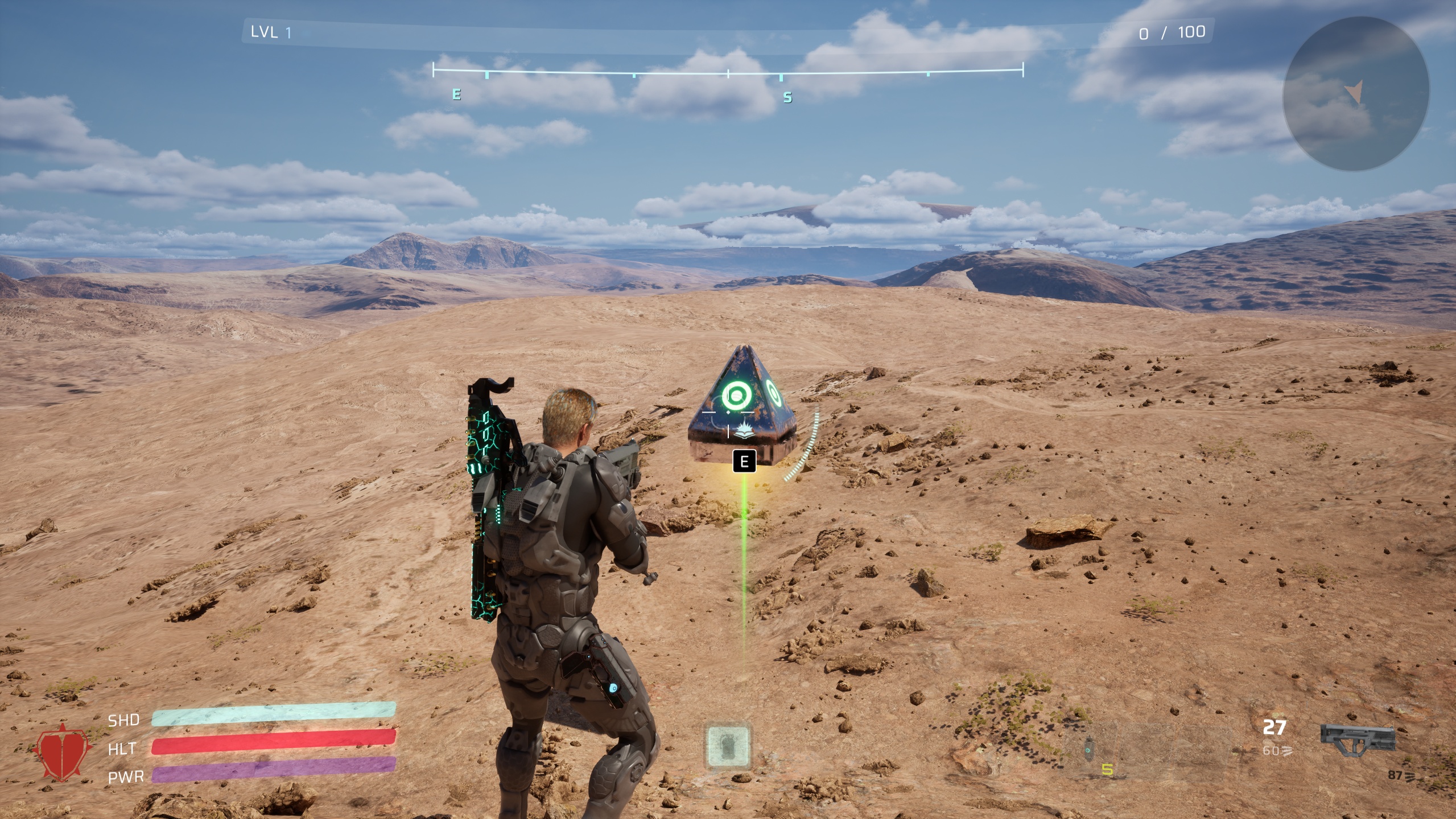Screen dimensions: 1456x819
Task: Click the compass heading bar
Action: [x=728, y=71]
